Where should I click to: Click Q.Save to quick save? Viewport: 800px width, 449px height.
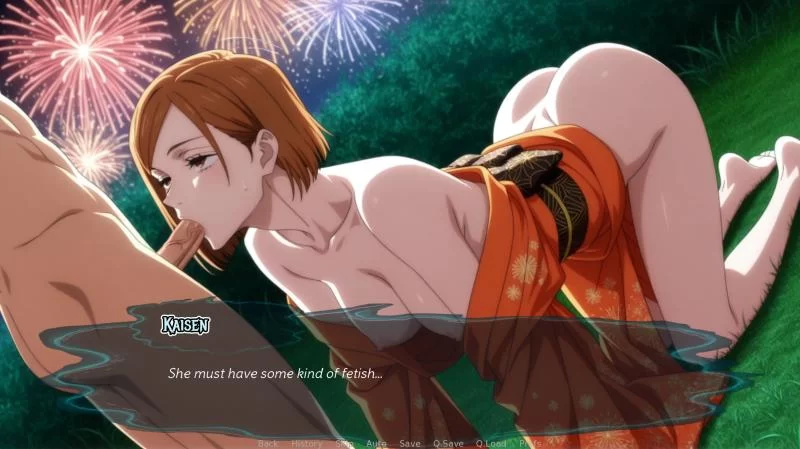(x=448, y=443)
